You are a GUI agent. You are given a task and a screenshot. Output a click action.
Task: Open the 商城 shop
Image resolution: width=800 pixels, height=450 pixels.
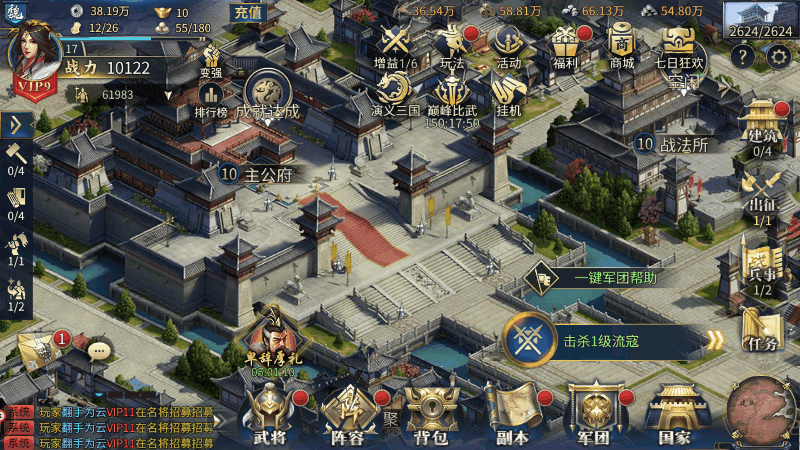pos(622,45)
